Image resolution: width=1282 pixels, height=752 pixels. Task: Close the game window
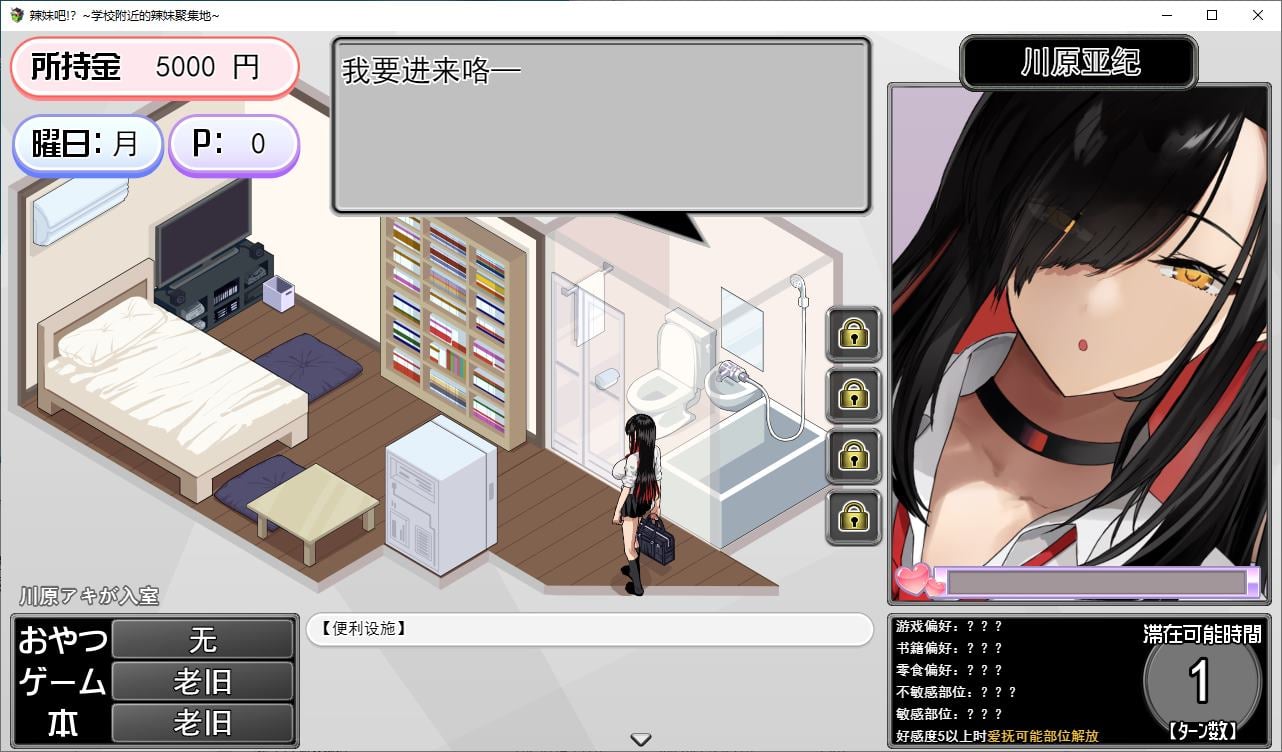tap(1258, 15)
